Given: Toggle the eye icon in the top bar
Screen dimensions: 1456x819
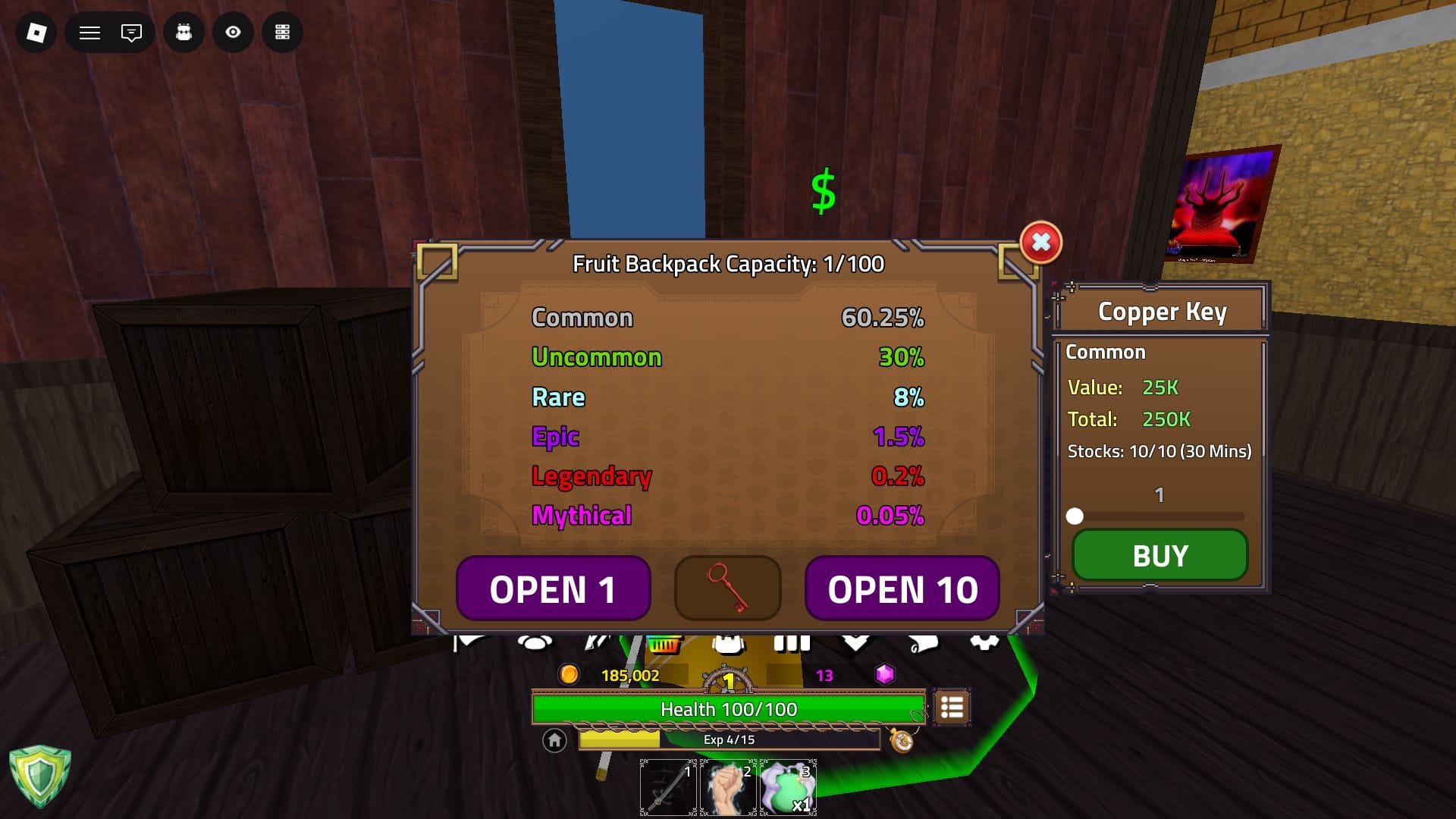Looking at the screenshot, I should point(232,33).
